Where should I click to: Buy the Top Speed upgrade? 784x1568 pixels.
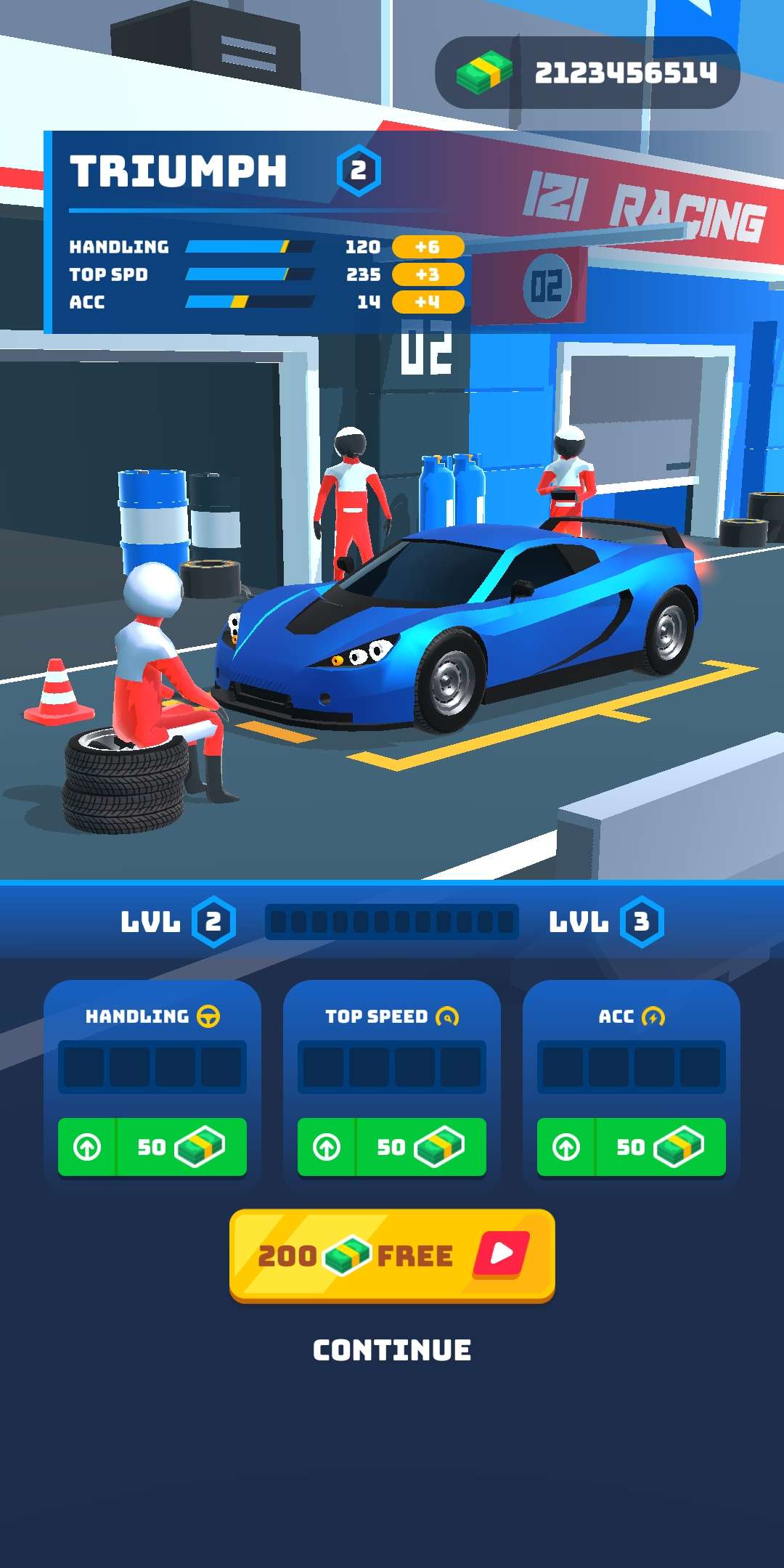(392, 1147)
